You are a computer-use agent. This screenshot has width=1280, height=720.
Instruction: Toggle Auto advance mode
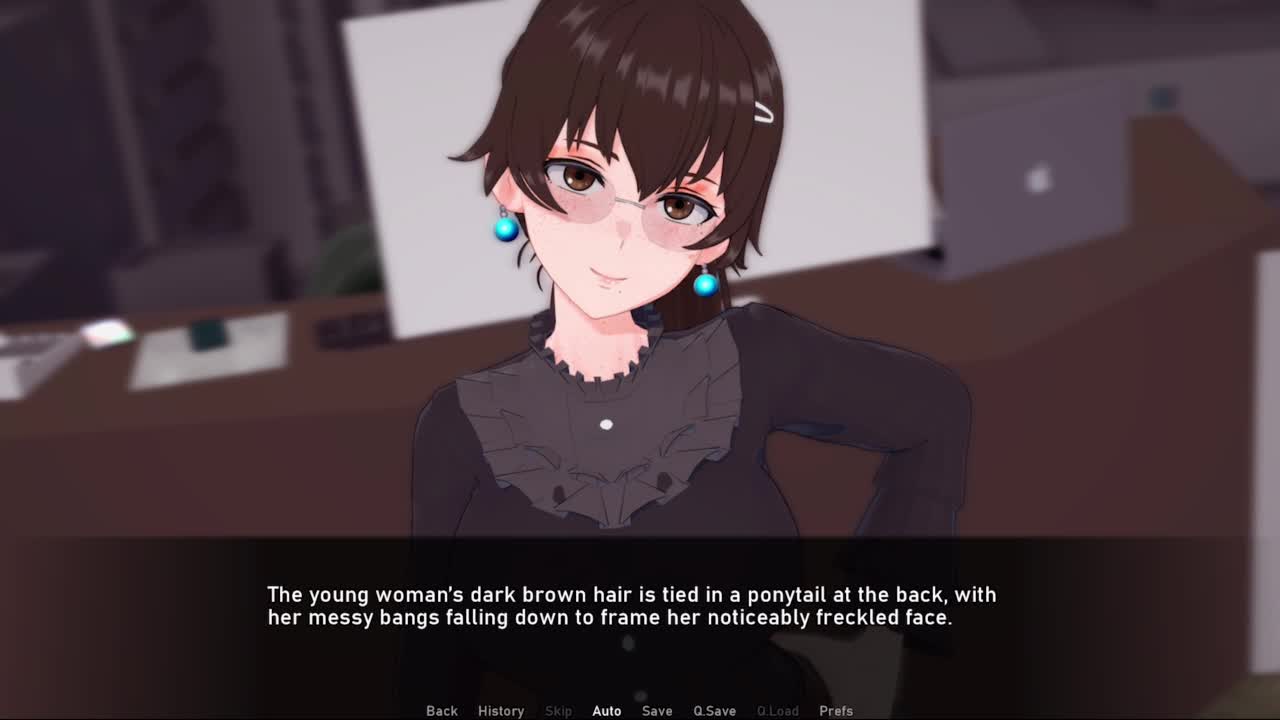tap(606, 711)
